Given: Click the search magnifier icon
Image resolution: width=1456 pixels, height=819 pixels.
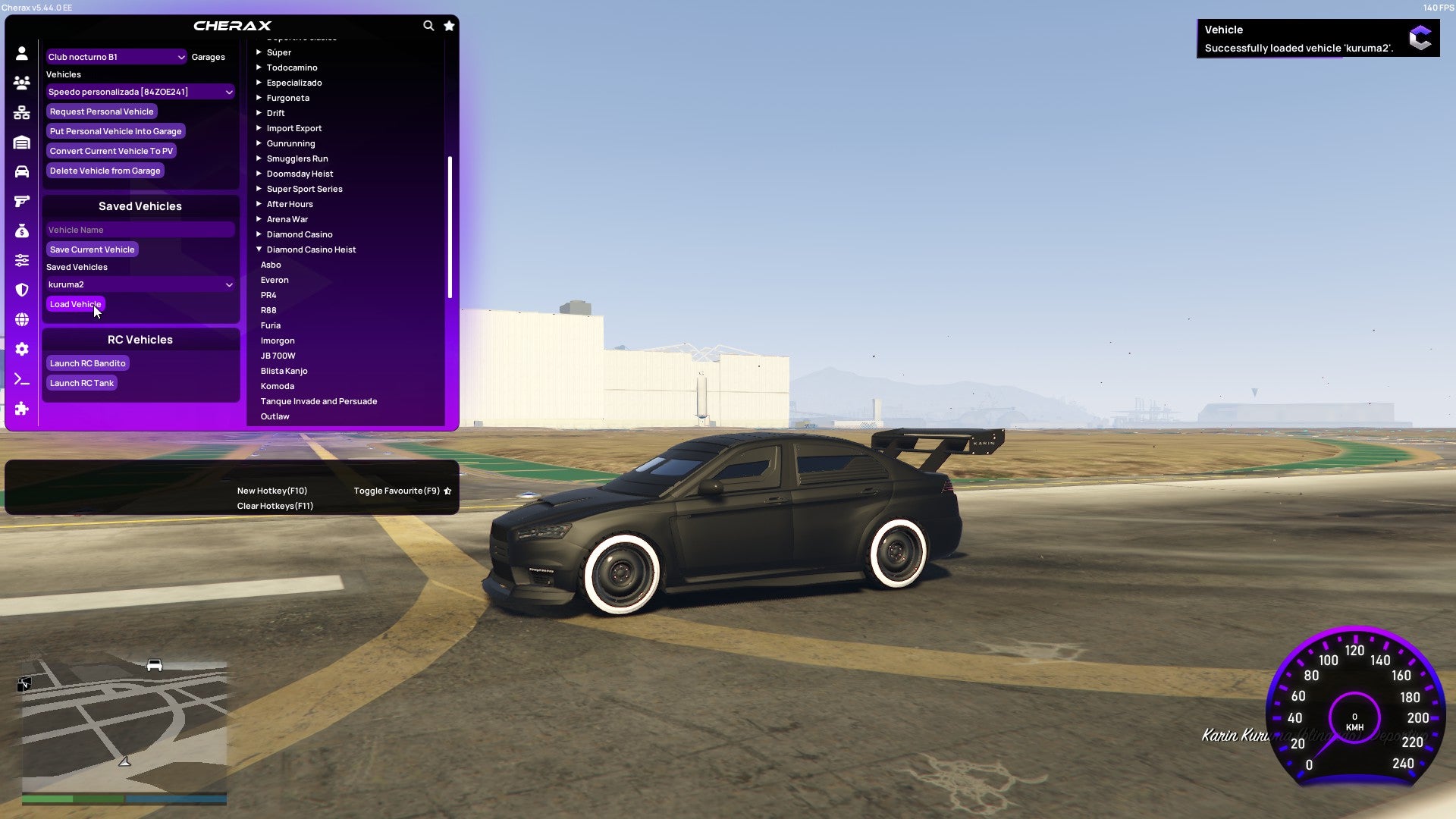Looking at the screenshot, I should point(428,25).
